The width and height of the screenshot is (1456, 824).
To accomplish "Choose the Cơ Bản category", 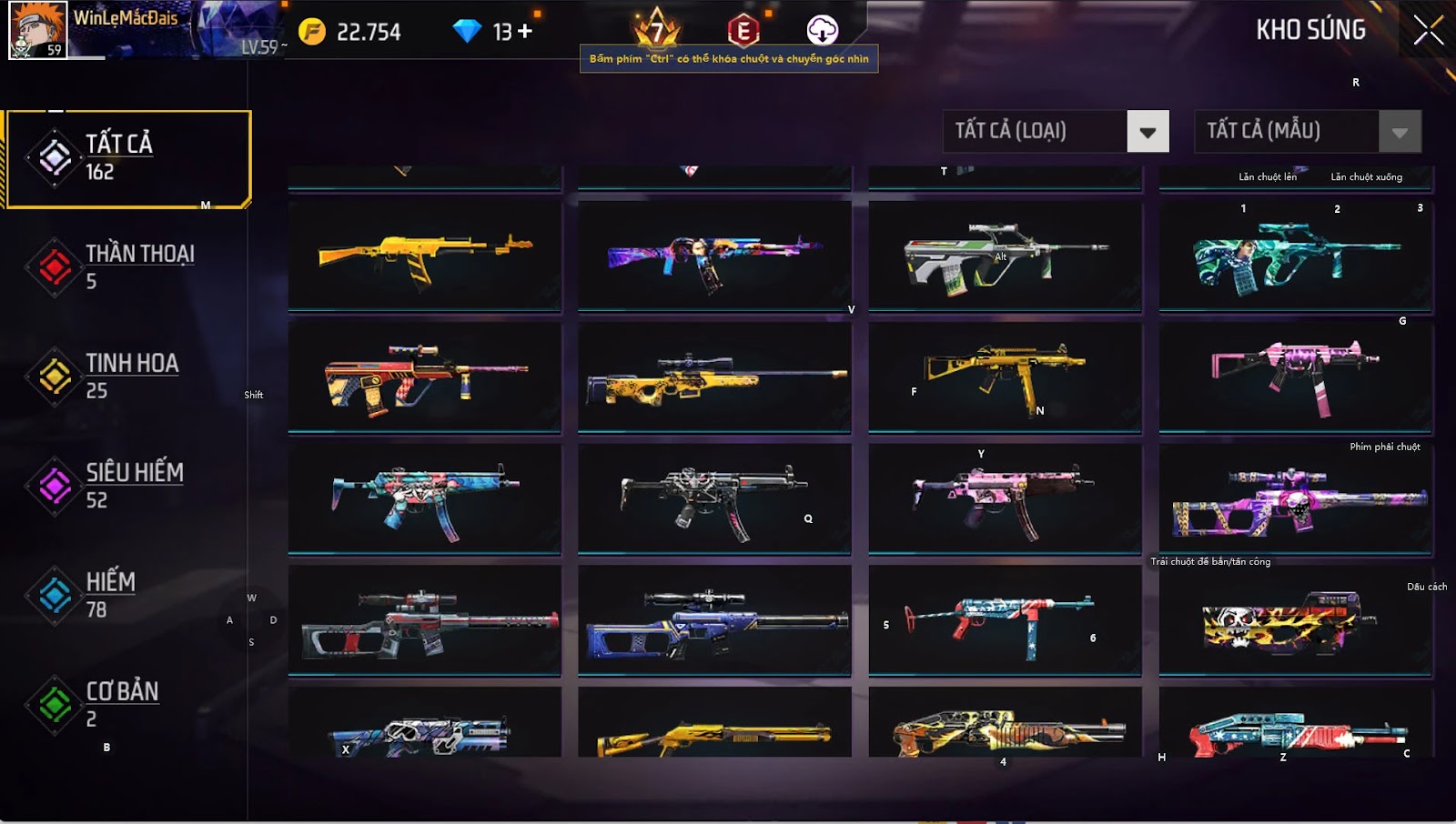I will tap(127, 704).
